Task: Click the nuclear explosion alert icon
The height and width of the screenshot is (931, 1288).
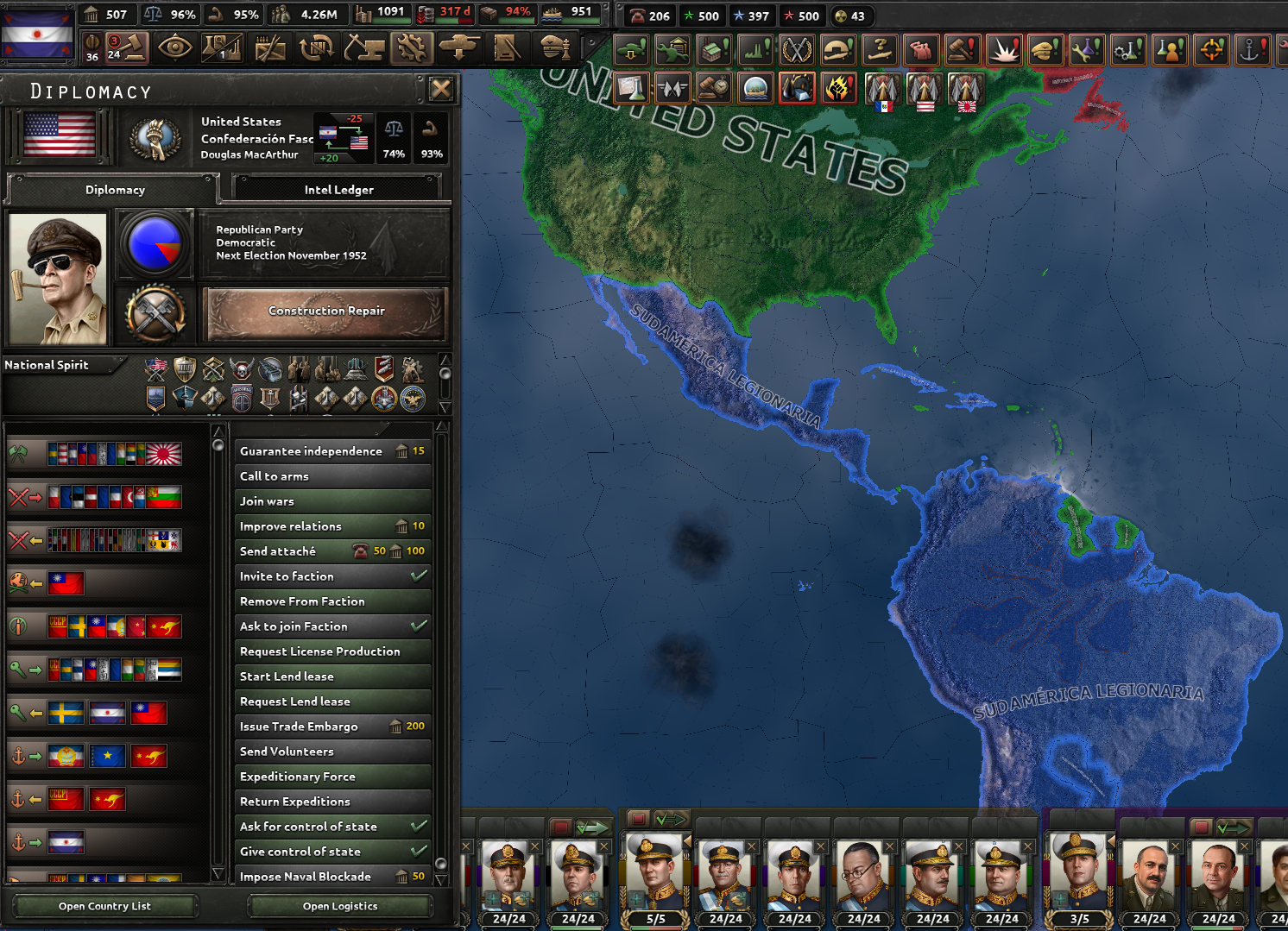Action: click(1004, 49)
